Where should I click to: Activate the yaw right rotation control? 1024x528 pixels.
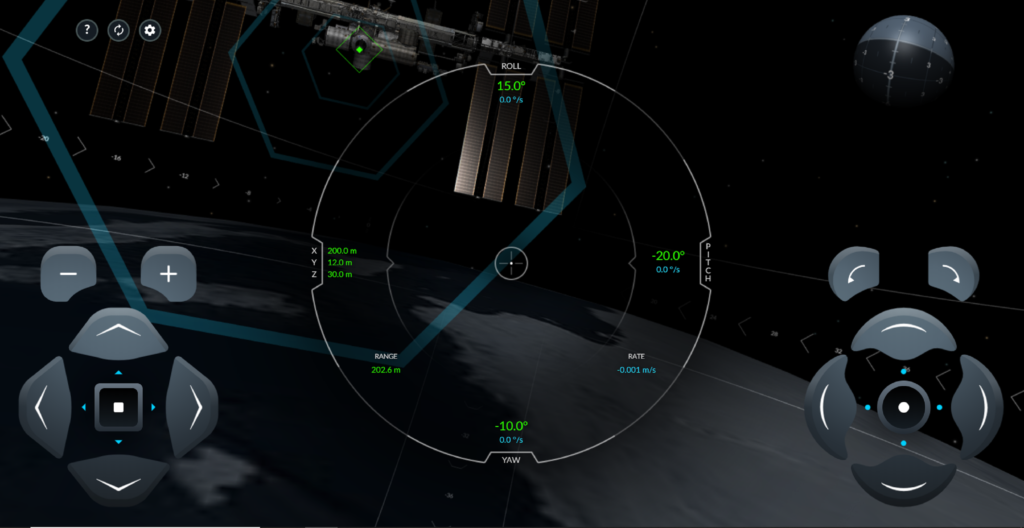(x=979, y=407)
